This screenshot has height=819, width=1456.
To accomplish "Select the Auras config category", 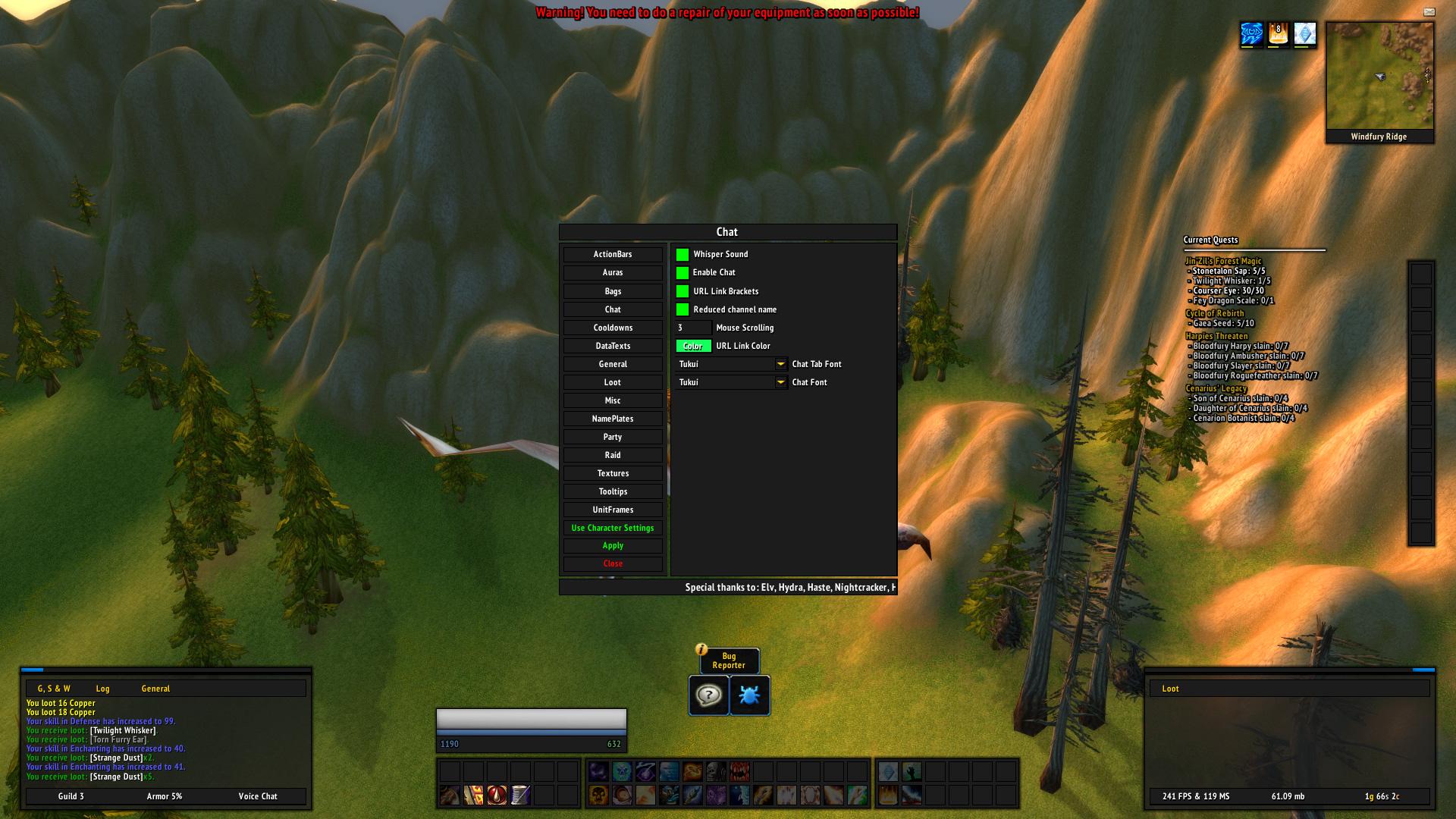I will coord(613,273).
